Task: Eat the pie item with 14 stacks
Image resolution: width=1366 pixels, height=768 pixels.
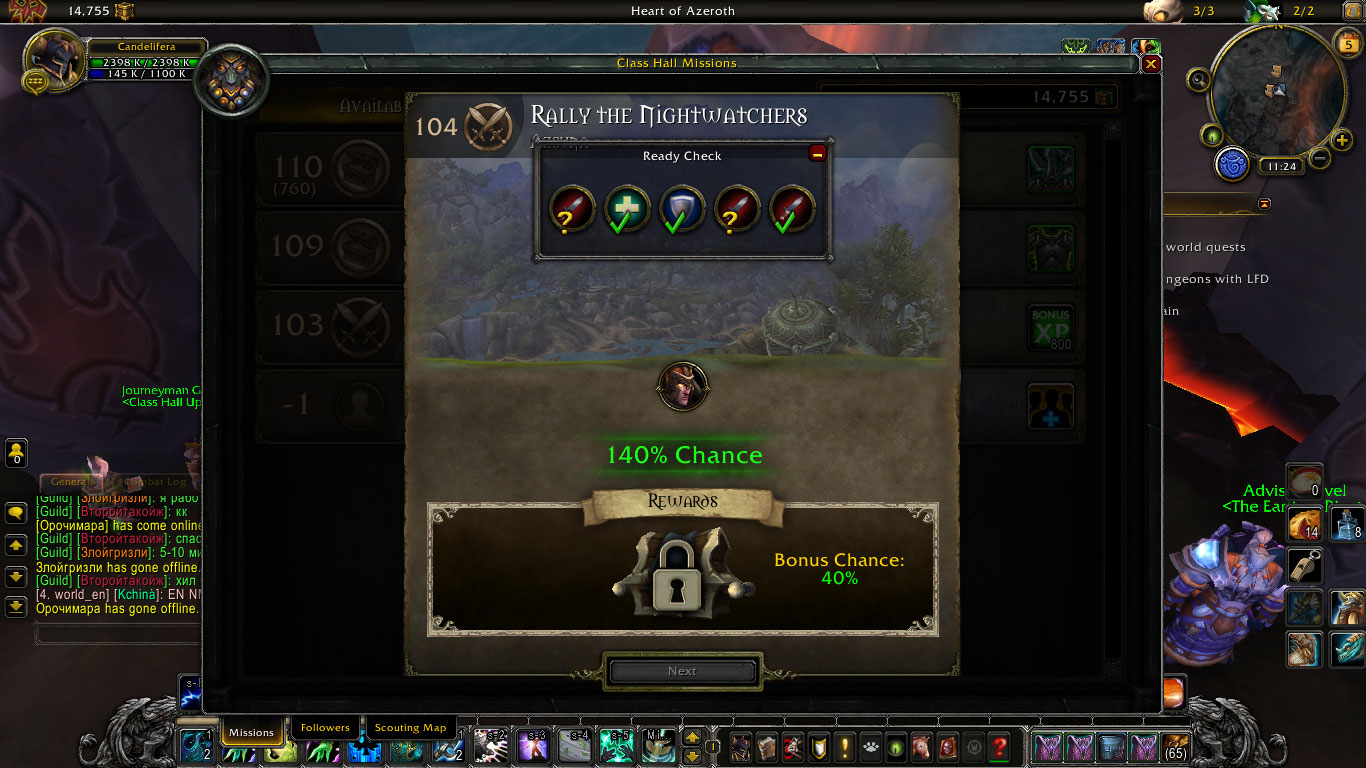Action: coord(1305,524)
